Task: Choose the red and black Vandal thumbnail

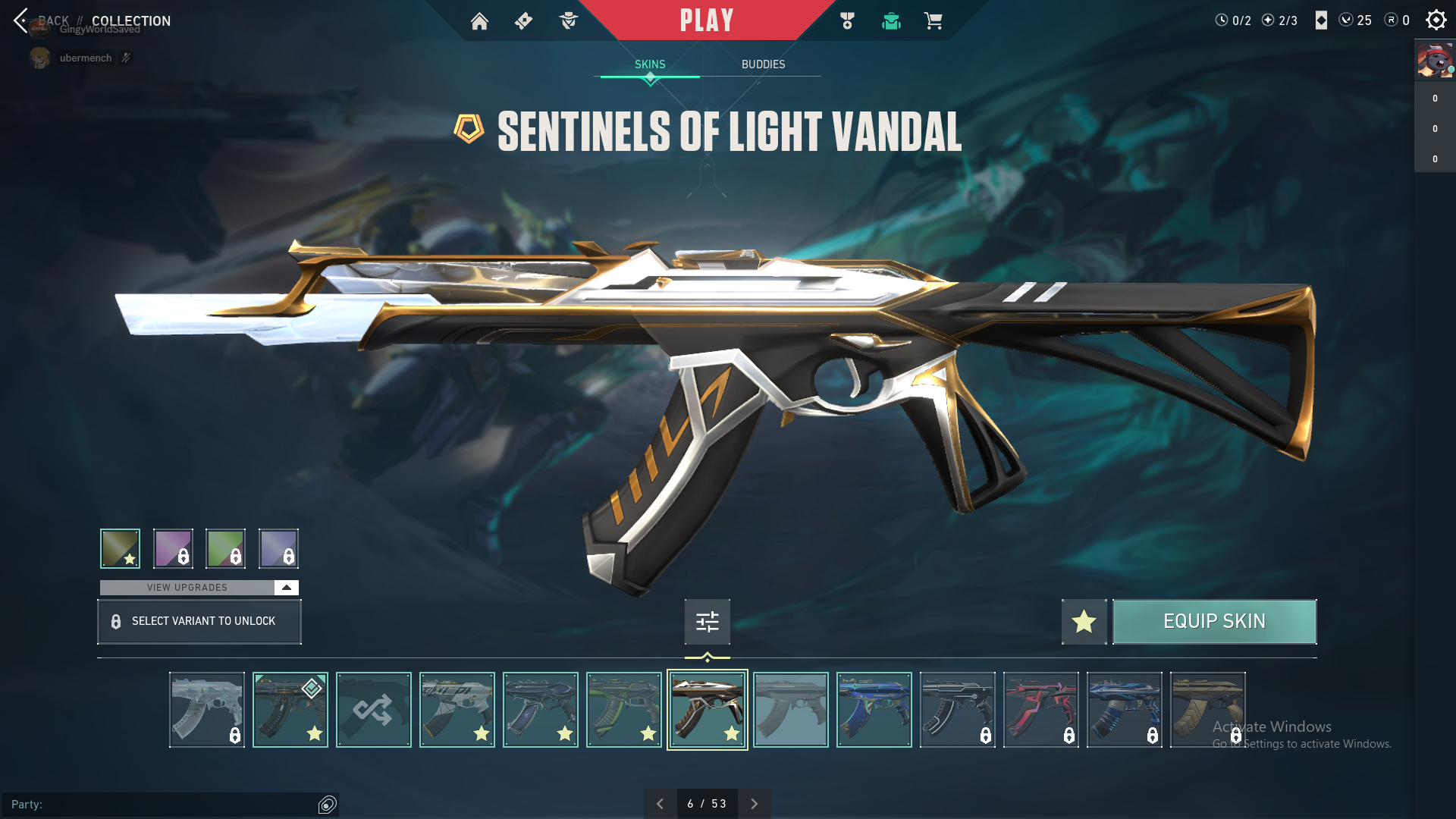Action: tap(1040, 710)
